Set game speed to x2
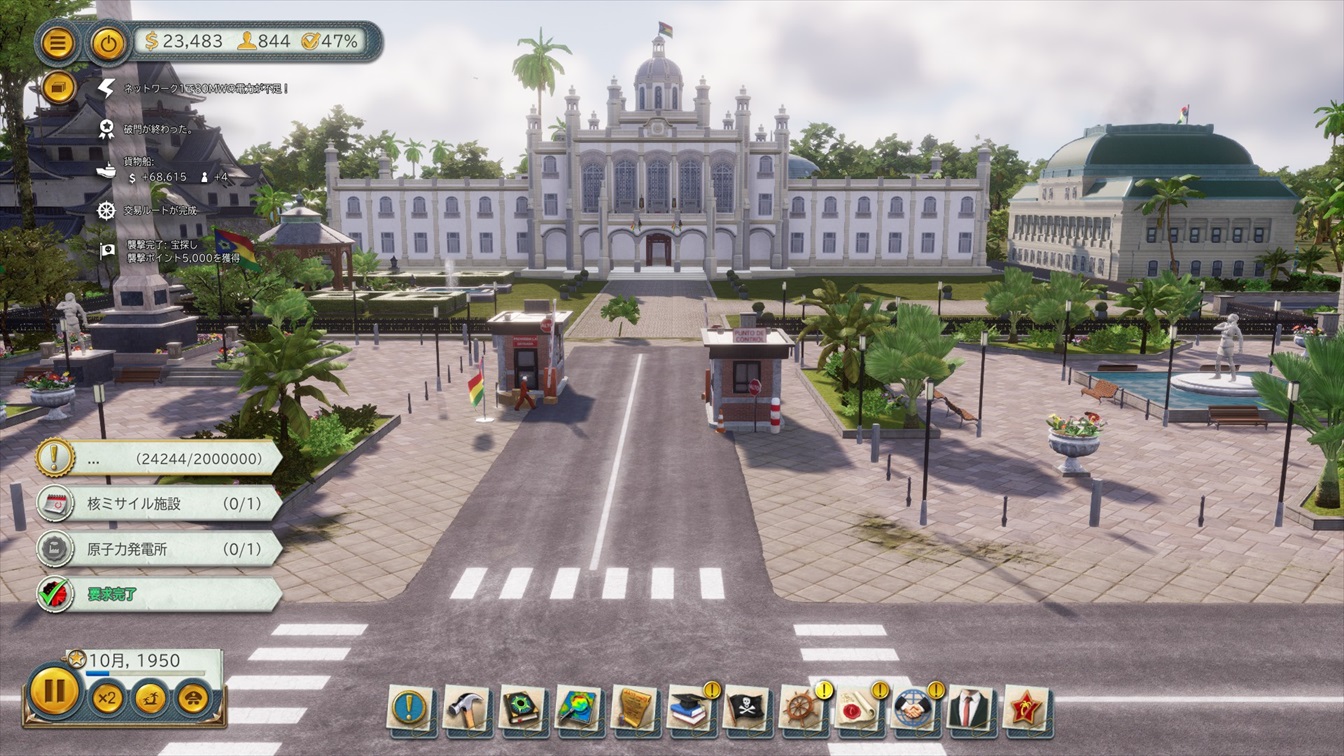Image resolution: width=1344 pixels, height=756 pixels. (x=106, y=697)
